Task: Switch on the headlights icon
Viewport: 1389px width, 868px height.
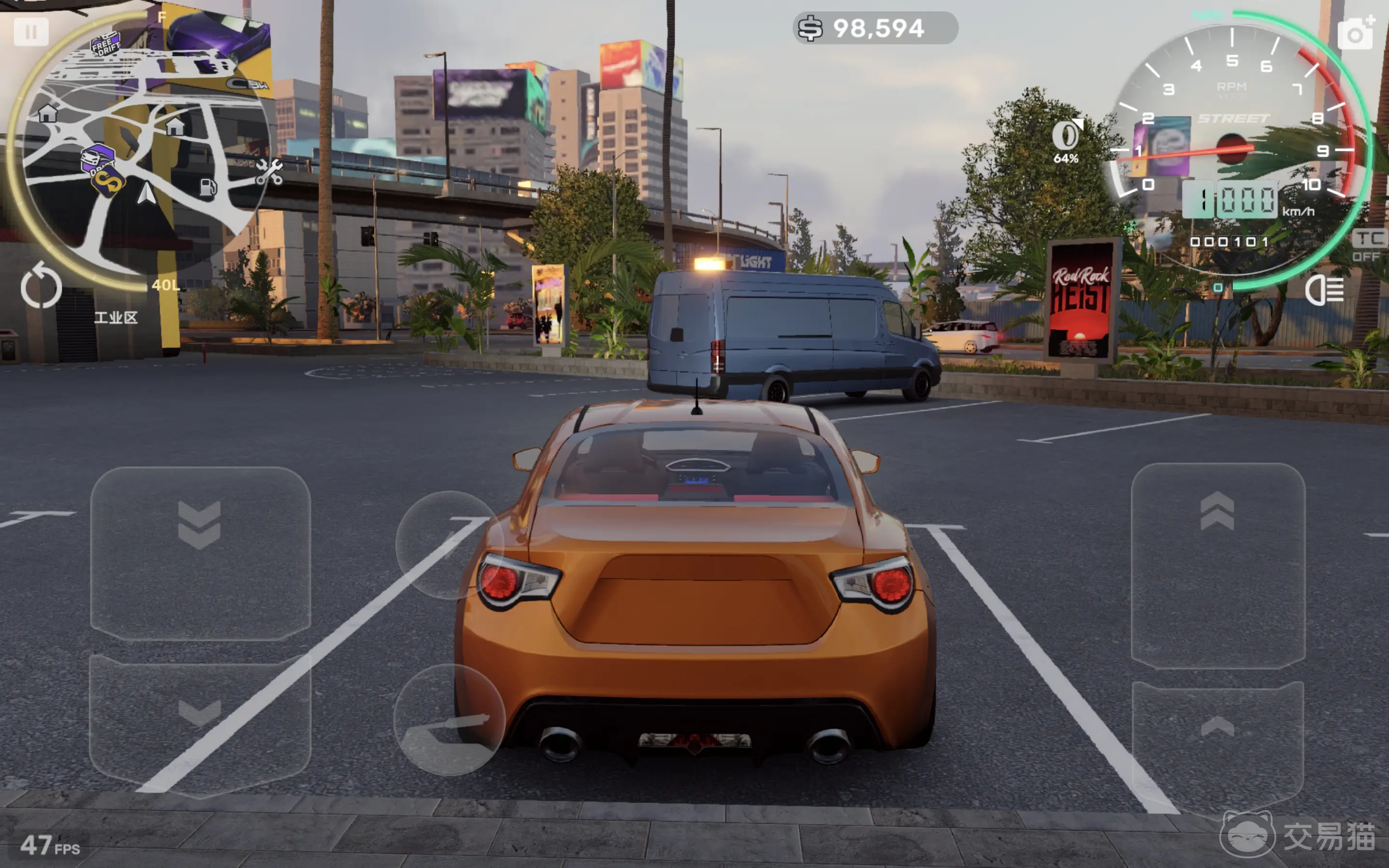Action: (x=1324, y=290)
